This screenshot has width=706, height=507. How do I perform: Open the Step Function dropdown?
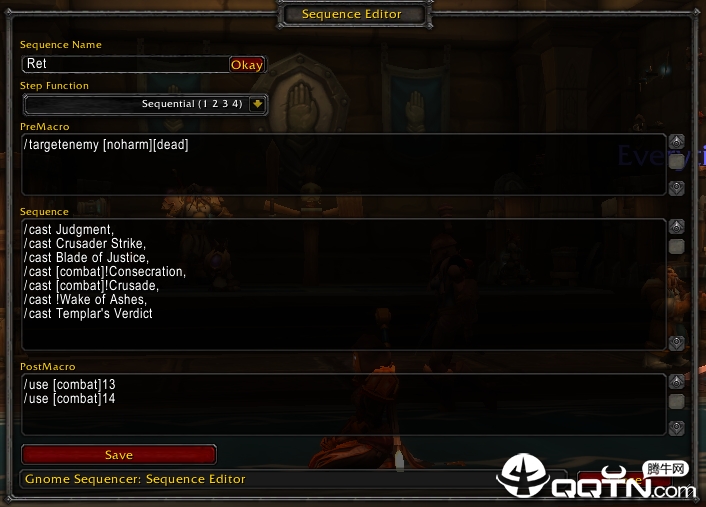[x=257, y=104]
